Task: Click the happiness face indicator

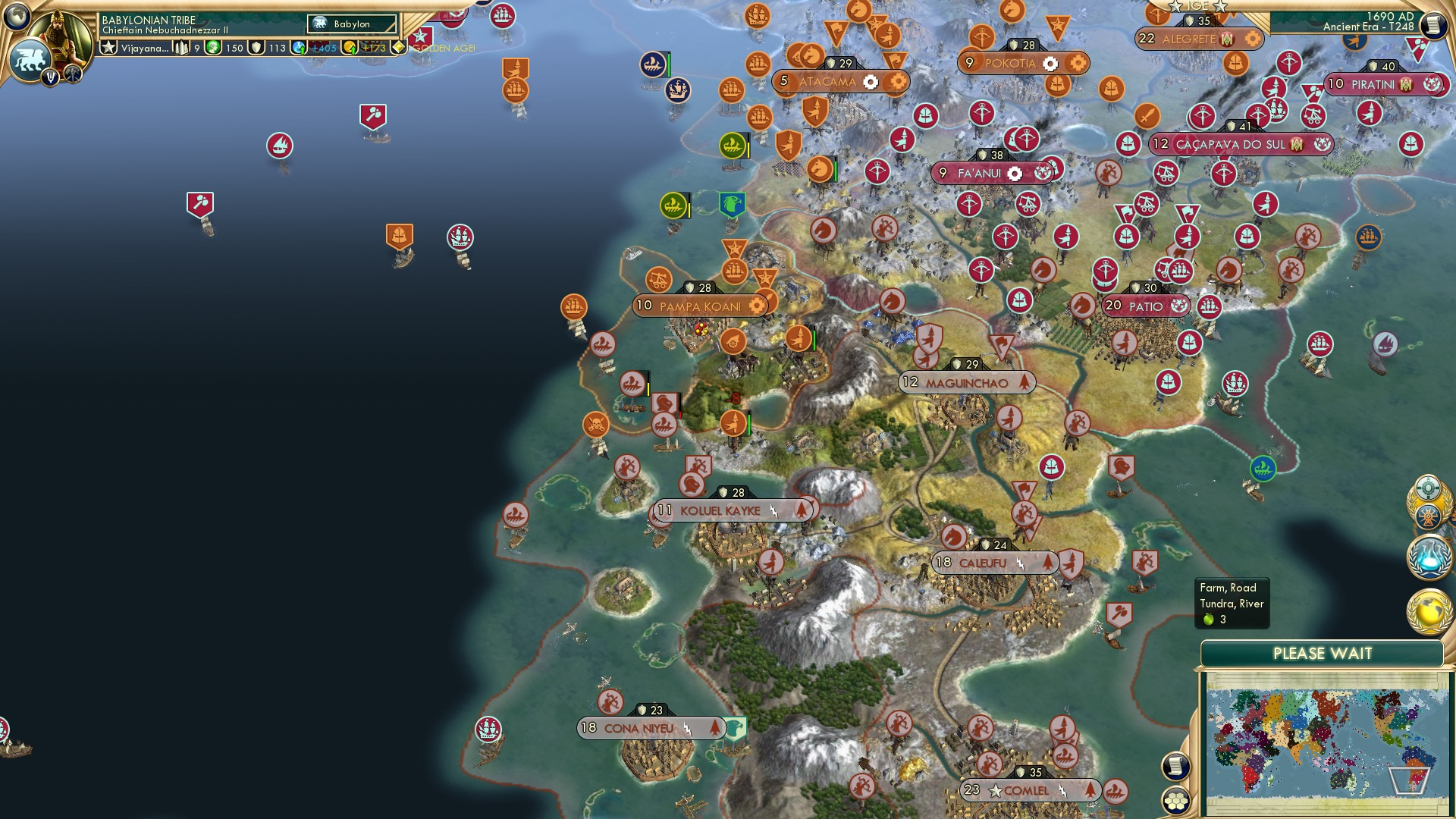Action: tap(212, 48)
